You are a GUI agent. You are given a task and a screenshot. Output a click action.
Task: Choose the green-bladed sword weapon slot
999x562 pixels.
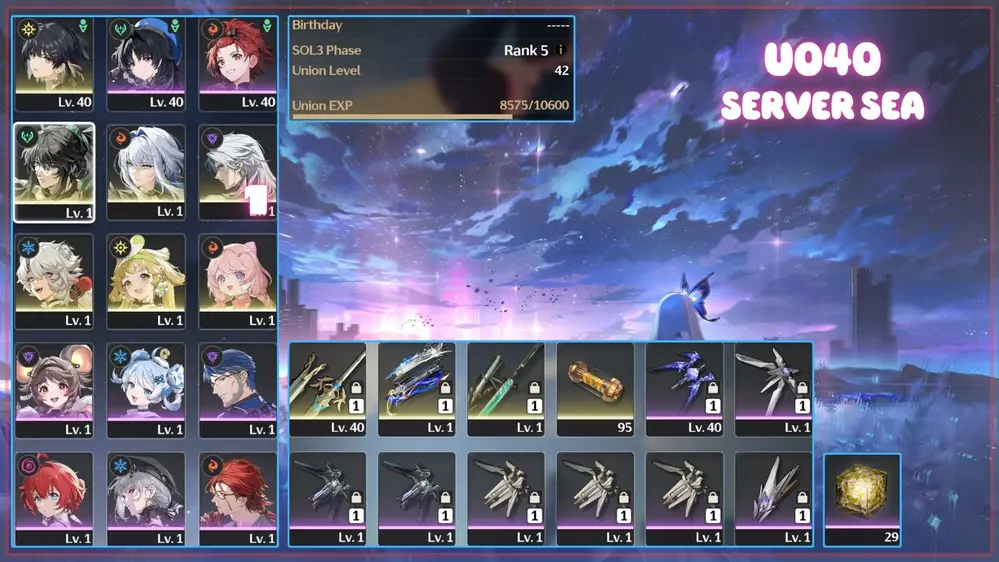click(506, 388)
